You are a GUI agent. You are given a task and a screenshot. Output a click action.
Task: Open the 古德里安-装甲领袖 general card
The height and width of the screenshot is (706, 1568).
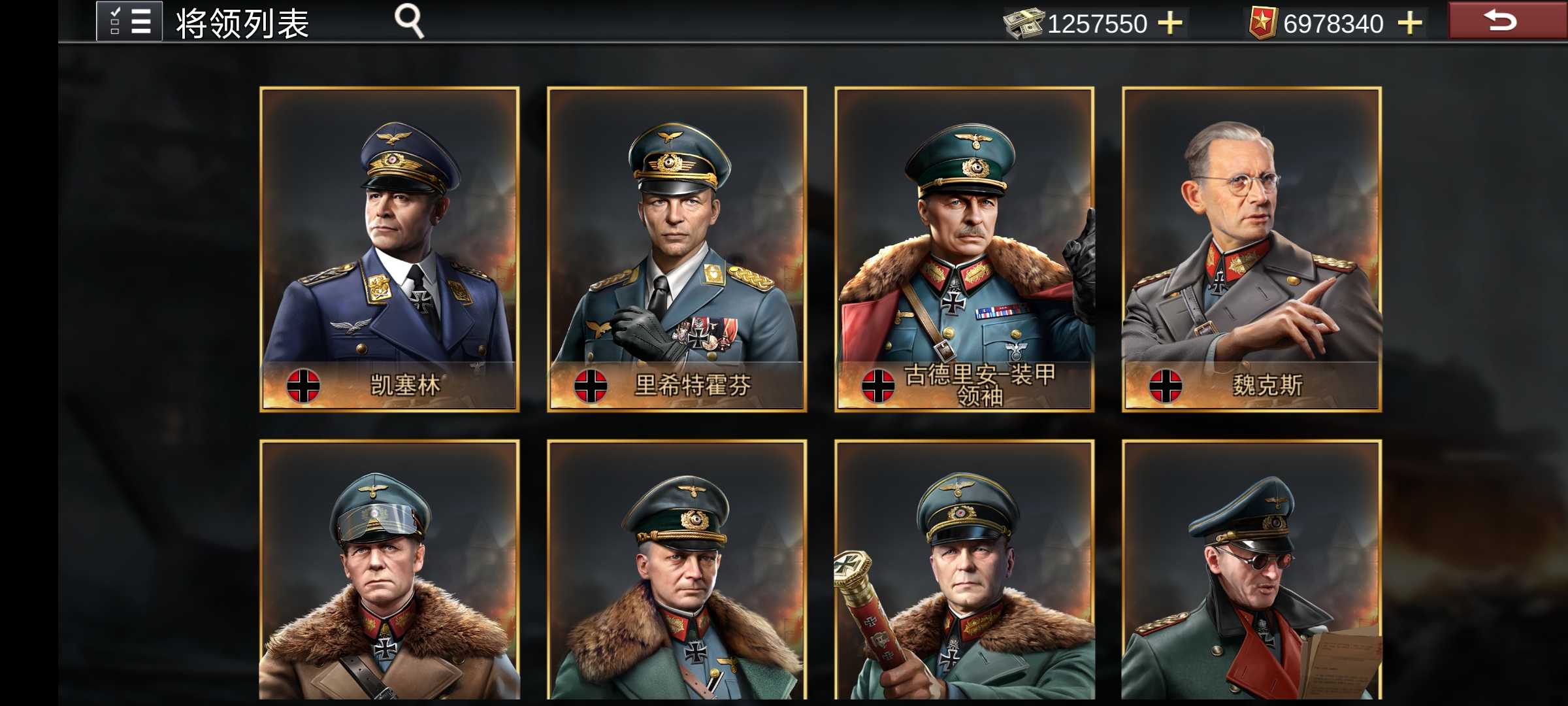(x=964, y=249)
